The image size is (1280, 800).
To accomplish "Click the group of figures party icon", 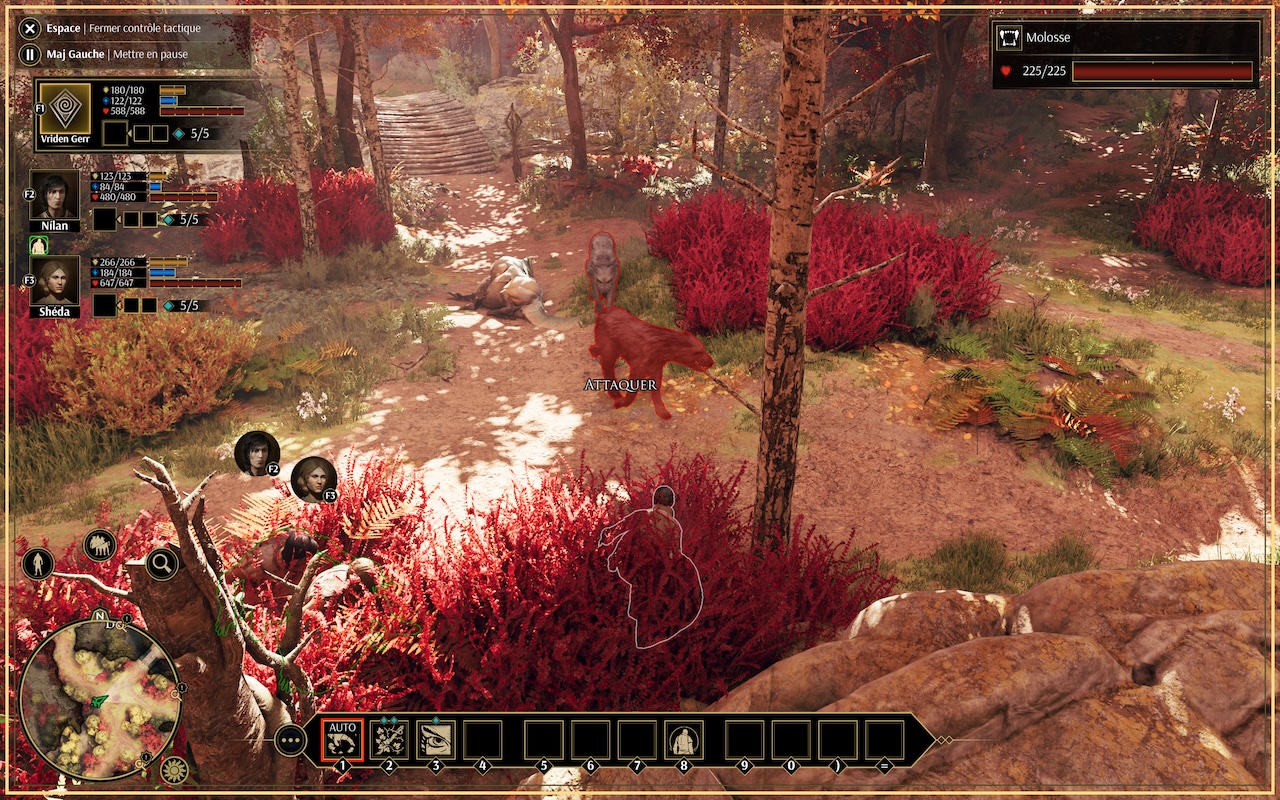I will pyautogui.click(x=100, y=545).
